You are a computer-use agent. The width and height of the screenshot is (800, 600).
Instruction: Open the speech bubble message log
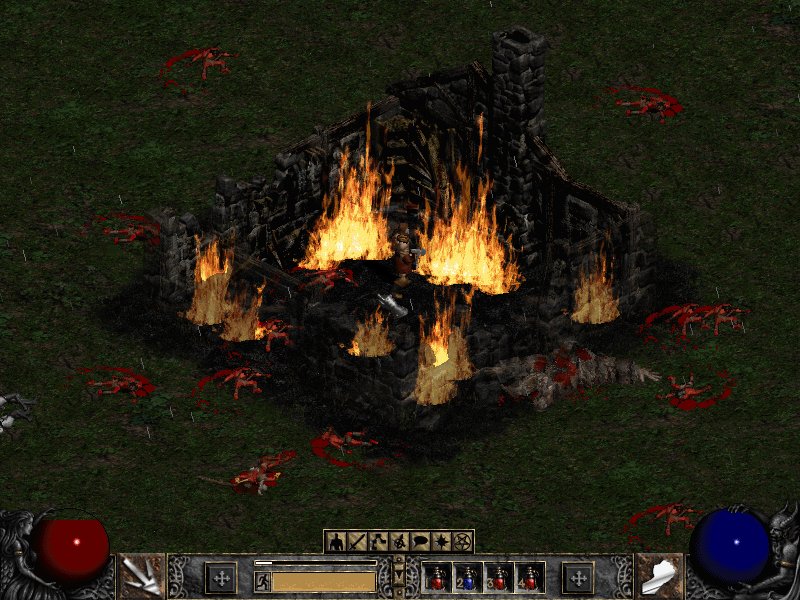point(418,542)
